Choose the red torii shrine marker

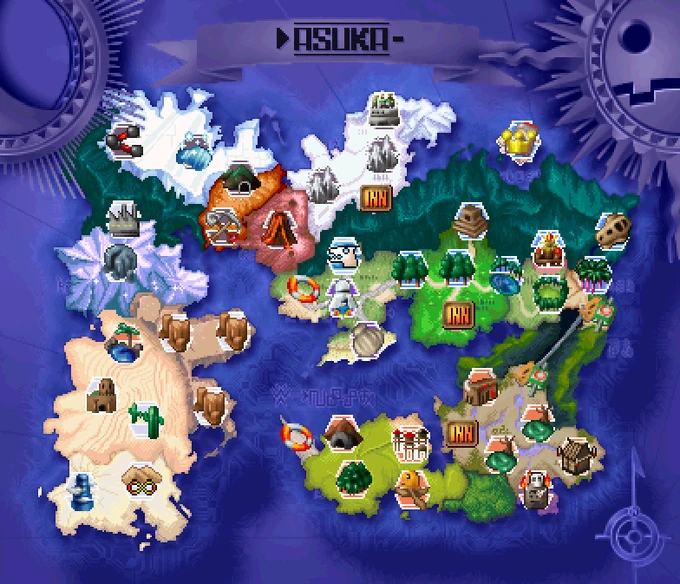click(x=410, y=443)
